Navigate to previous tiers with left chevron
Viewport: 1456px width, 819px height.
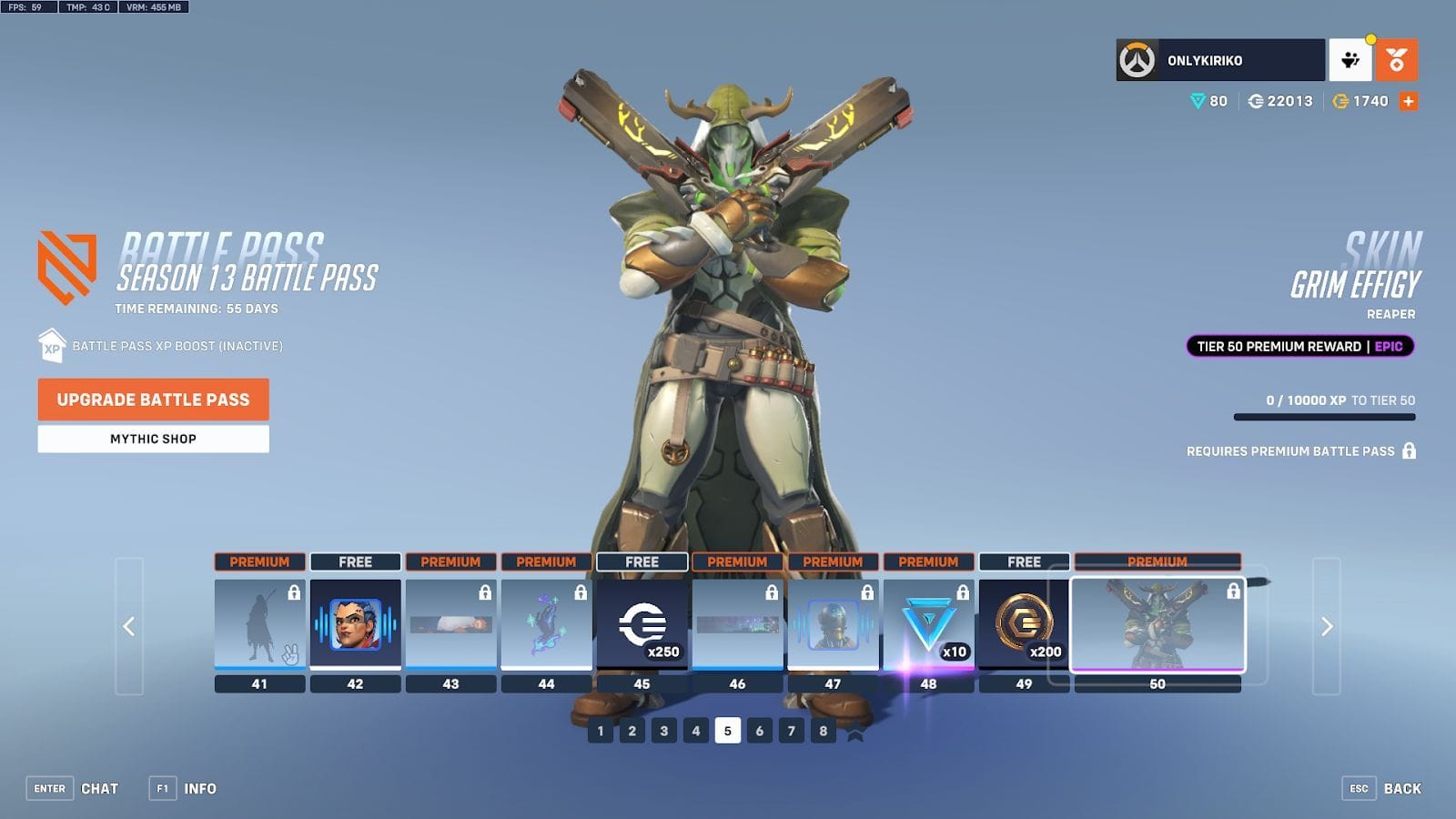[128, 626]
